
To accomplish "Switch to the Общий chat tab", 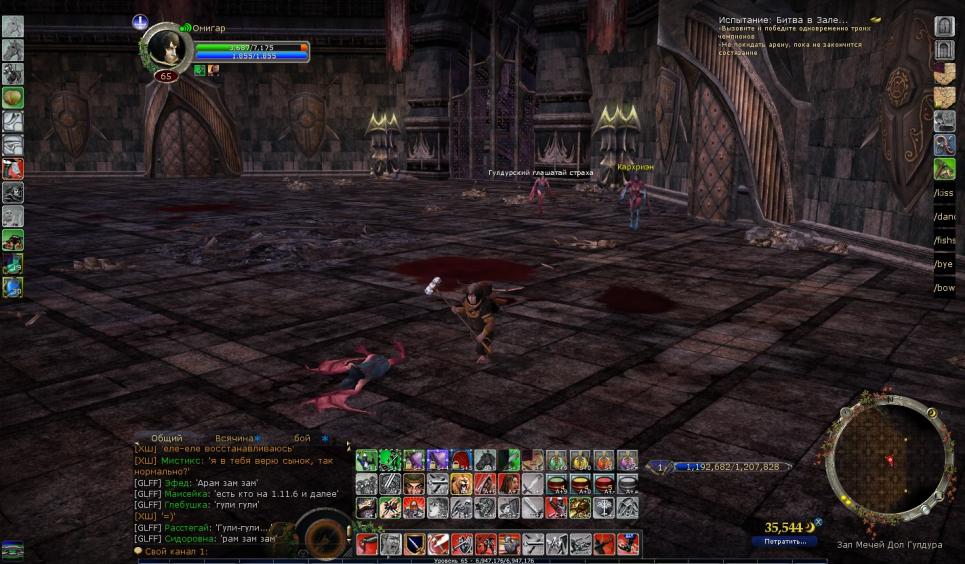I will (x=167, y=439).
